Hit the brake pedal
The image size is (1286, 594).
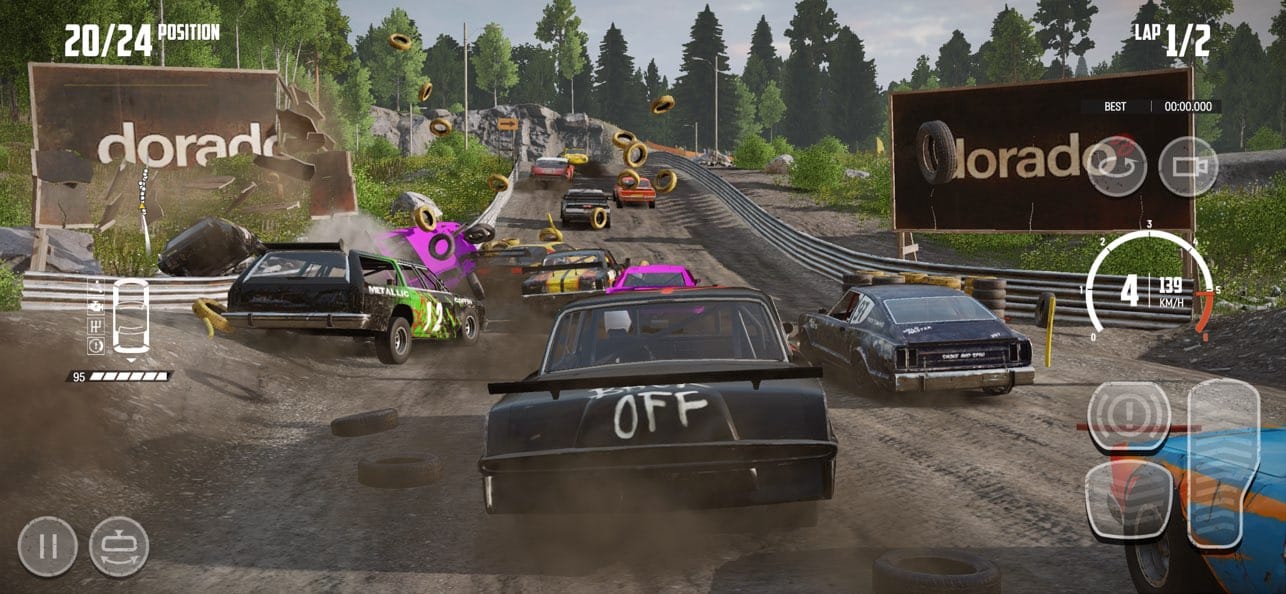(1128, 500)
